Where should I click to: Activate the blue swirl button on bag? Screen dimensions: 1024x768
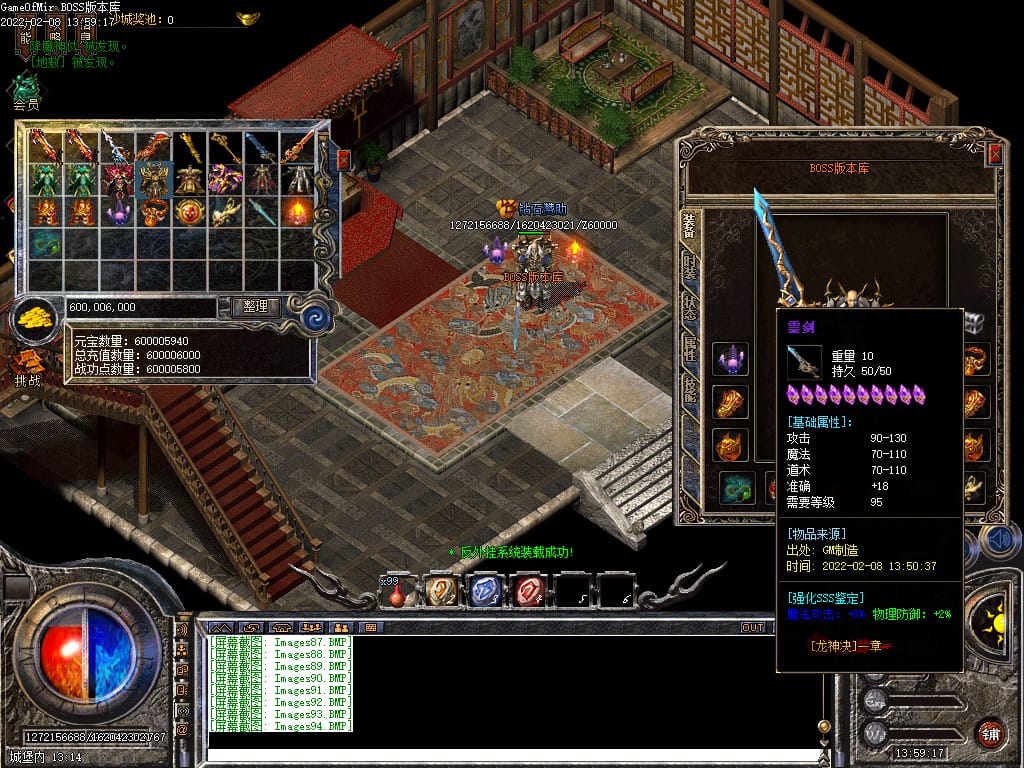[x=317, y=318]
